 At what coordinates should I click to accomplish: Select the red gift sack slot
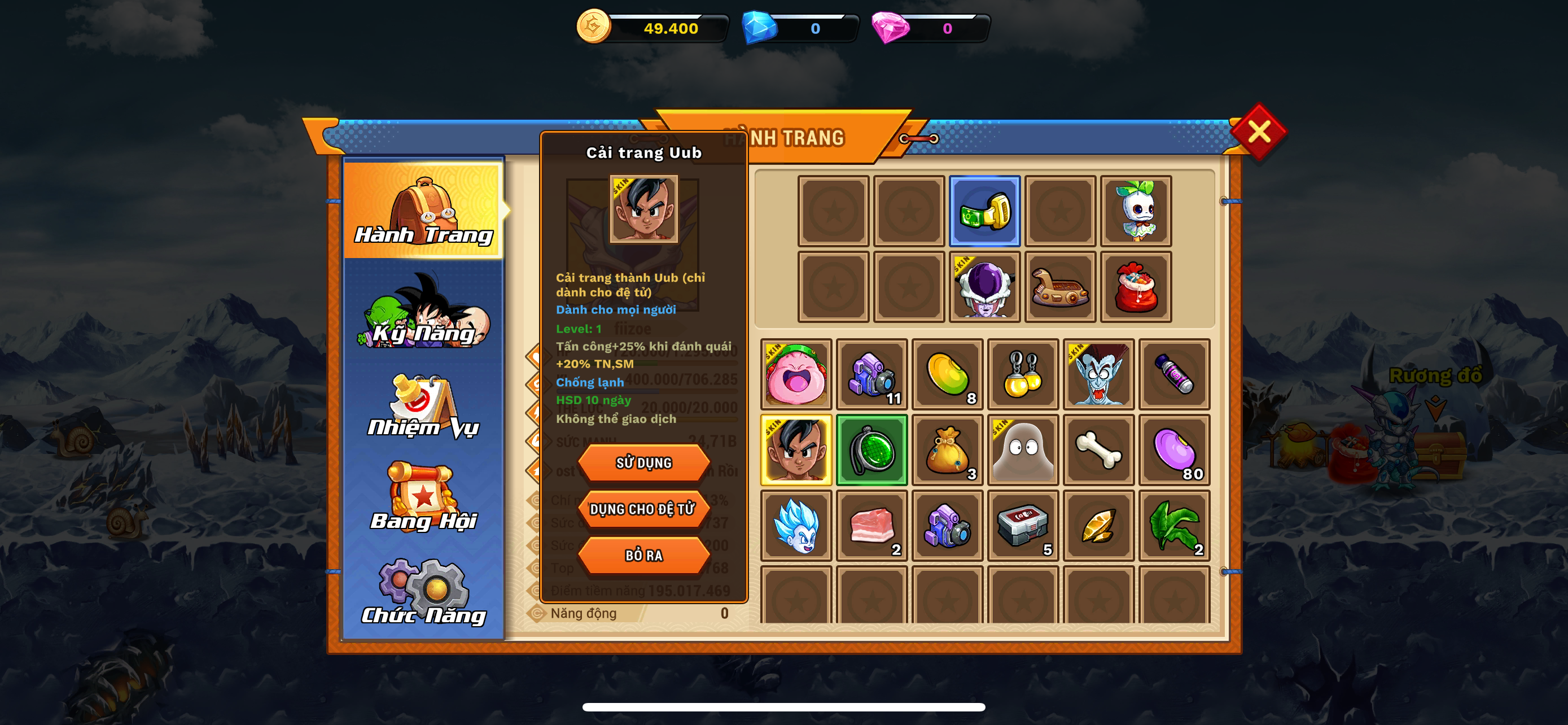(x=1135, y=287)
